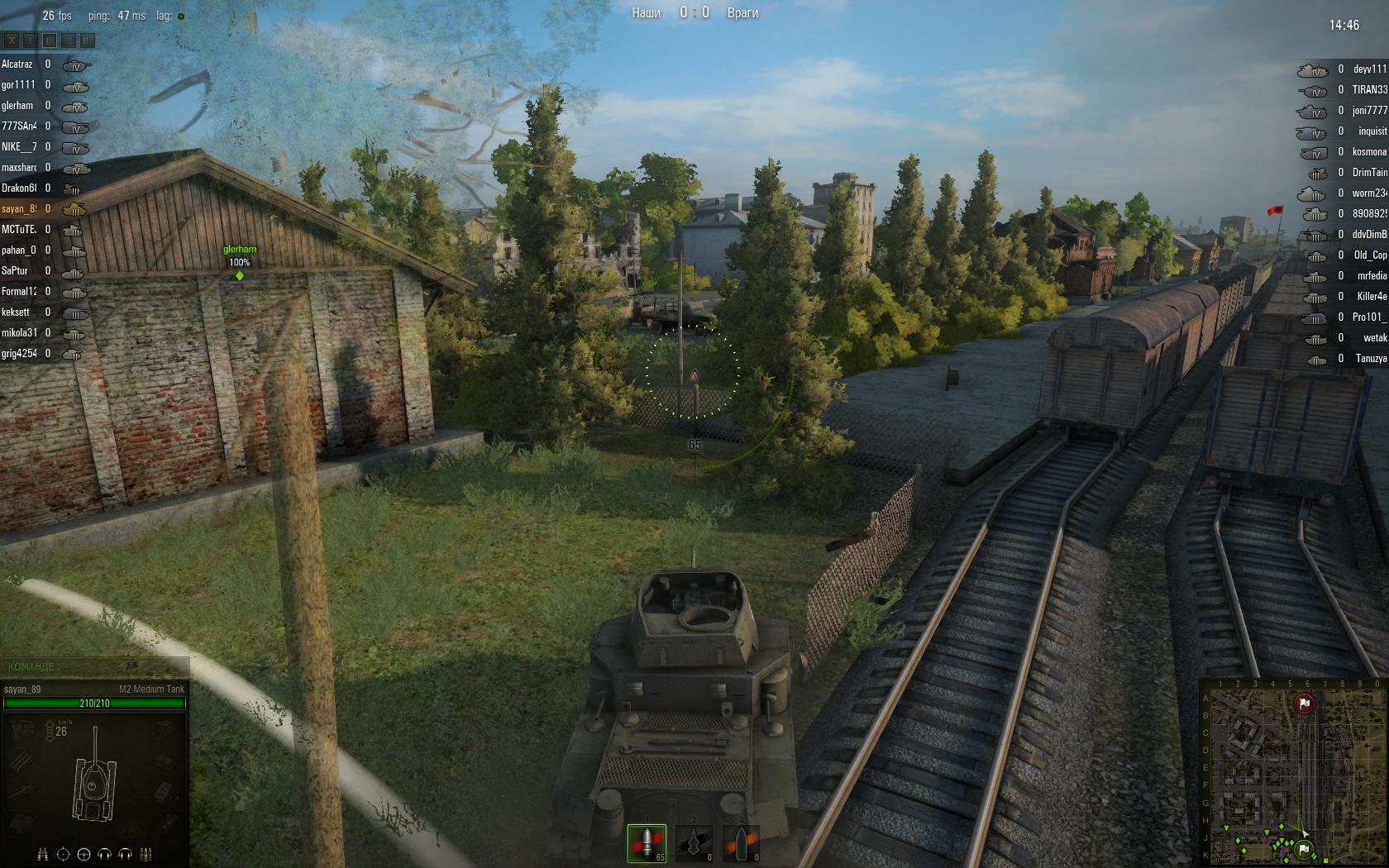The image size is (1389, 868).
Task: Click the binoculars crew icon
Action: coord(43,854)
